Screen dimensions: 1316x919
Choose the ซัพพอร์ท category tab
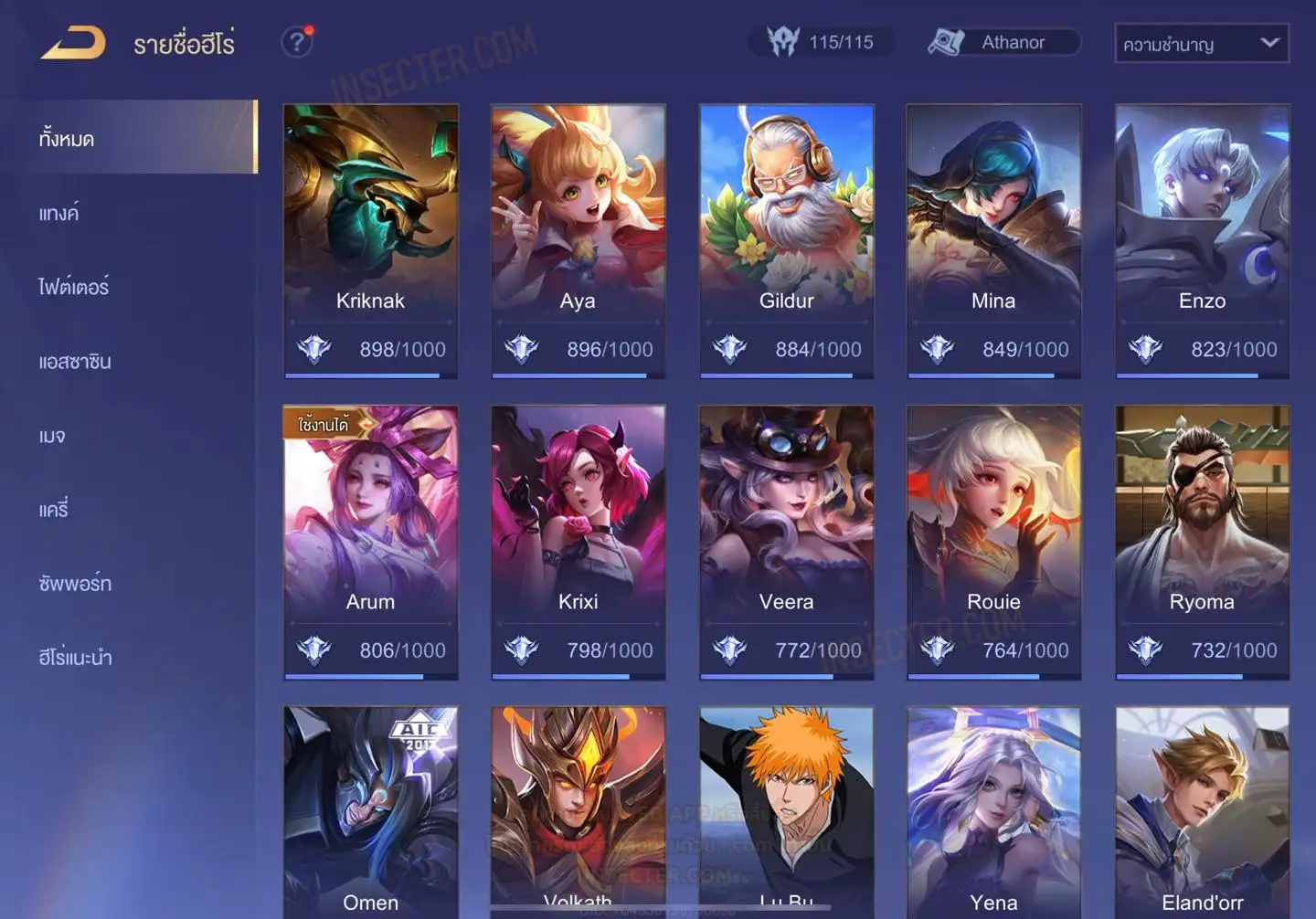click(x=75, y=584)
